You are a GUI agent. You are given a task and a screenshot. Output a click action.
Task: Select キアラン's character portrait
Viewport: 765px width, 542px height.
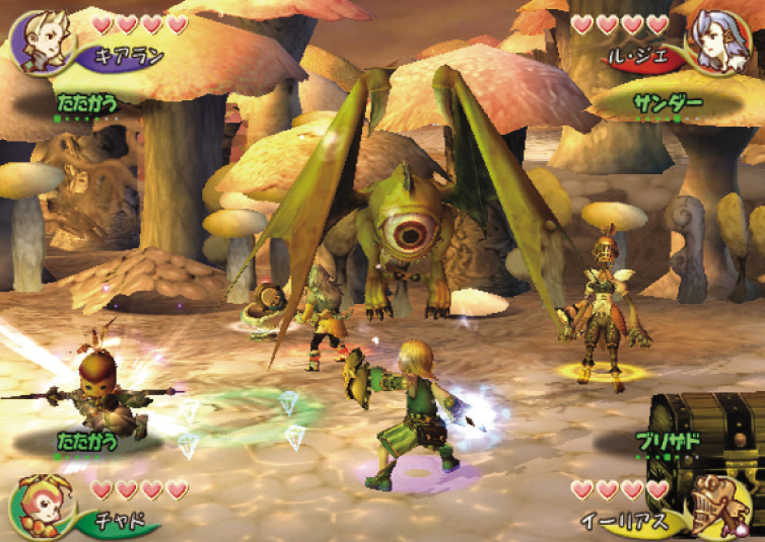click(x=36, y=40)
